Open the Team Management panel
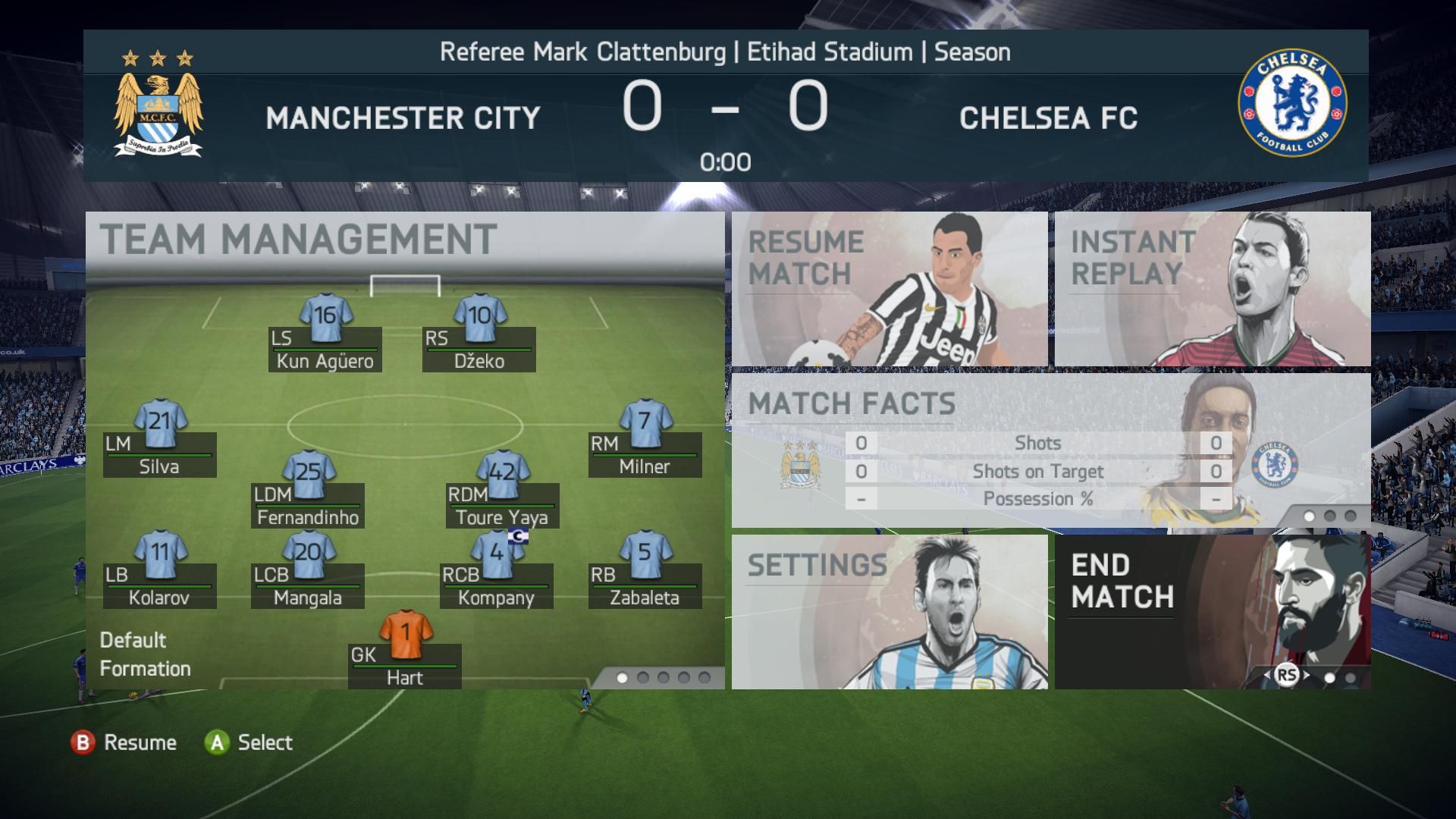 pyautogui.click(x=297, y=240)
